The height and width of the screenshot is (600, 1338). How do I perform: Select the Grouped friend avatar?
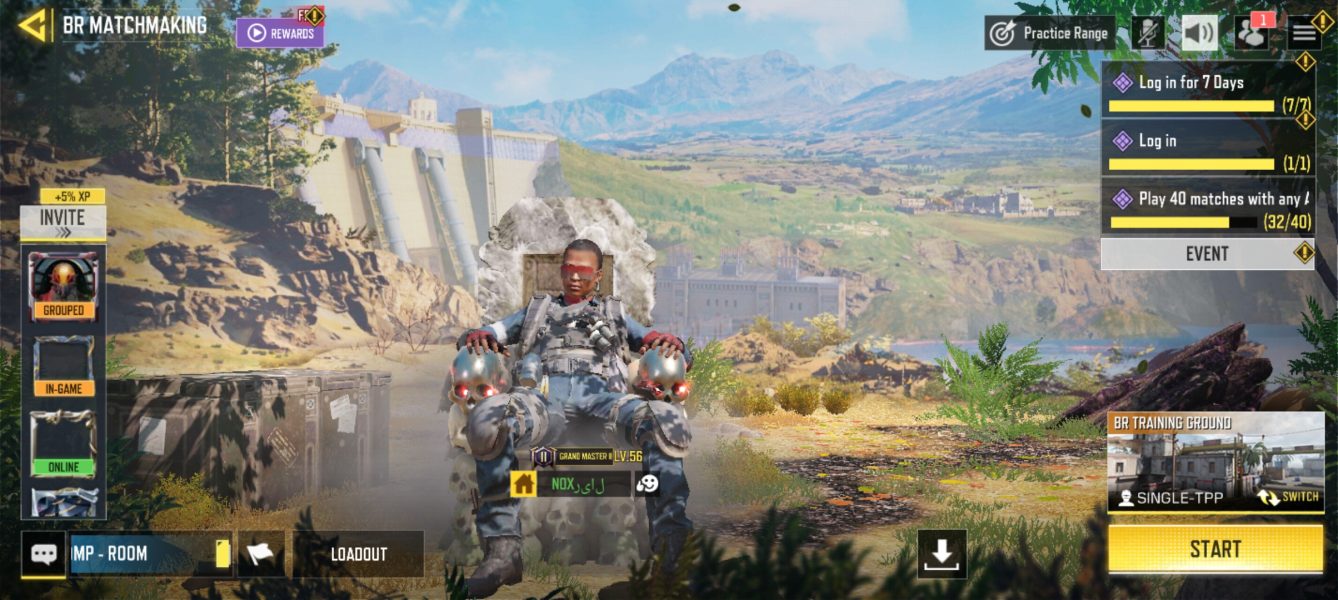(63, 285)
